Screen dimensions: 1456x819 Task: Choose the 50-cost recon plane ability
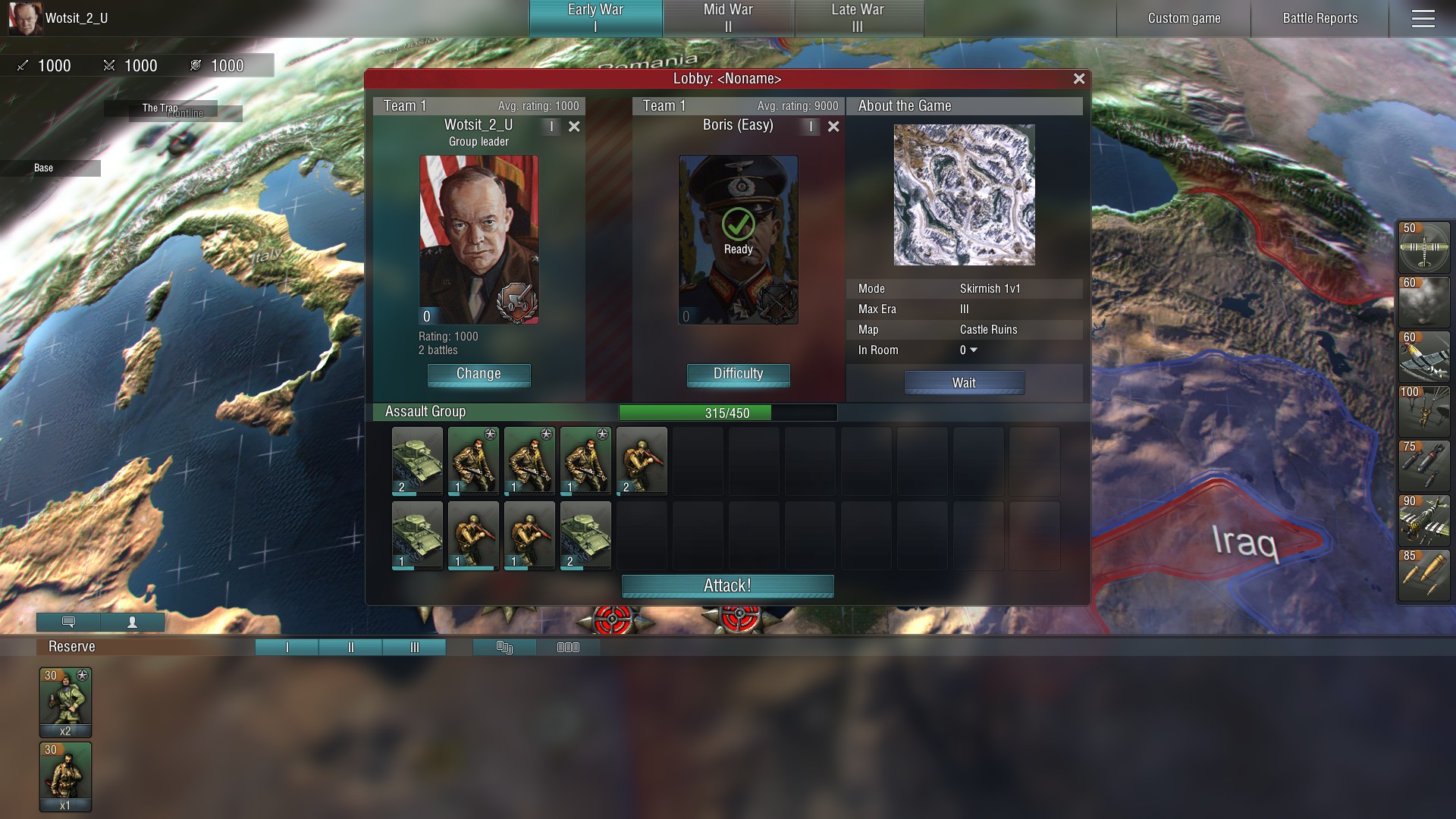(x=1423, y=247)
